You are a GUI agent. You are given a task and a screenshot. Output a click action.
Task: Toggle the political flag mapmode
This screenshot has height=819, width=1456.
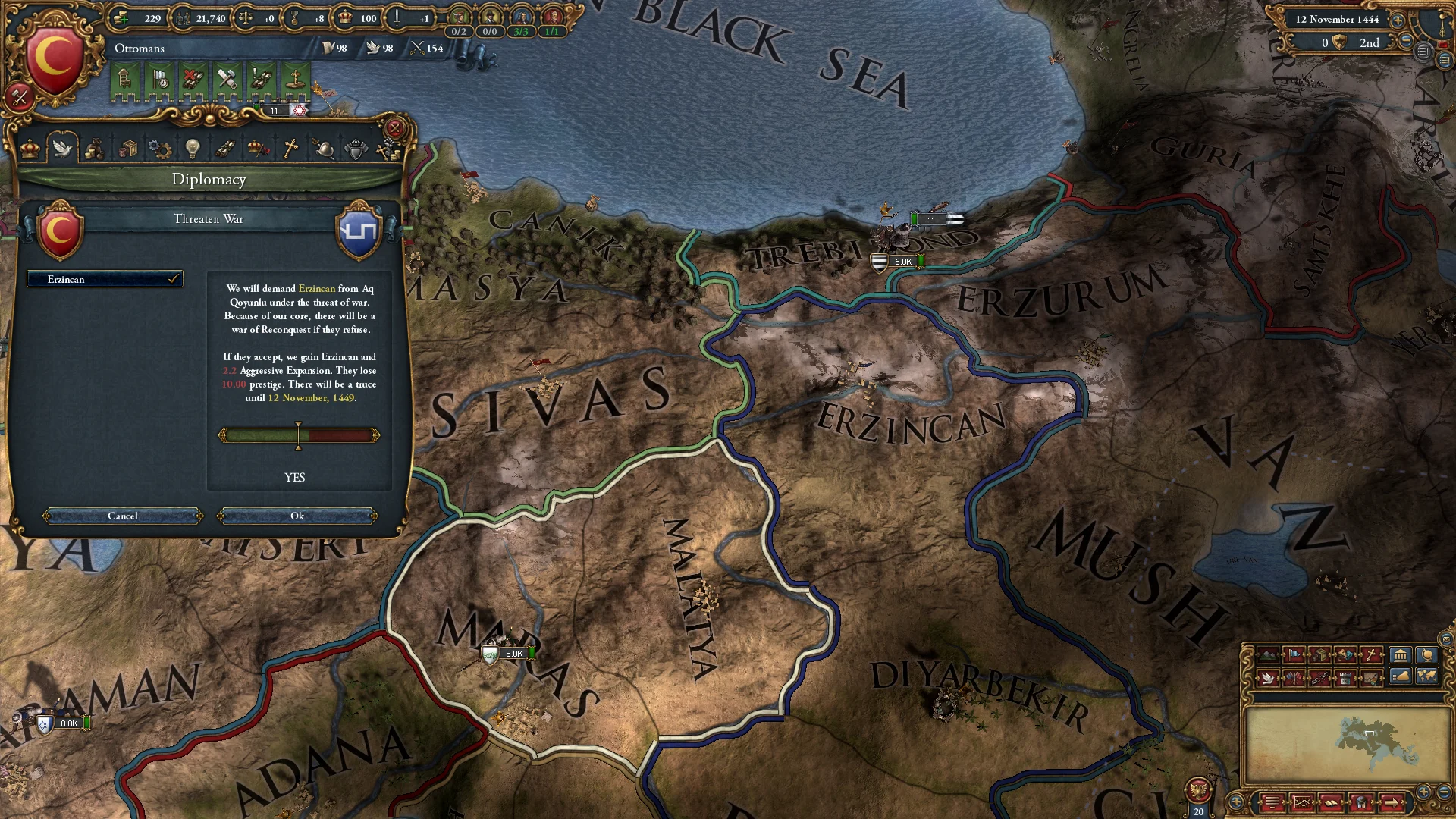click(1295, 654)
